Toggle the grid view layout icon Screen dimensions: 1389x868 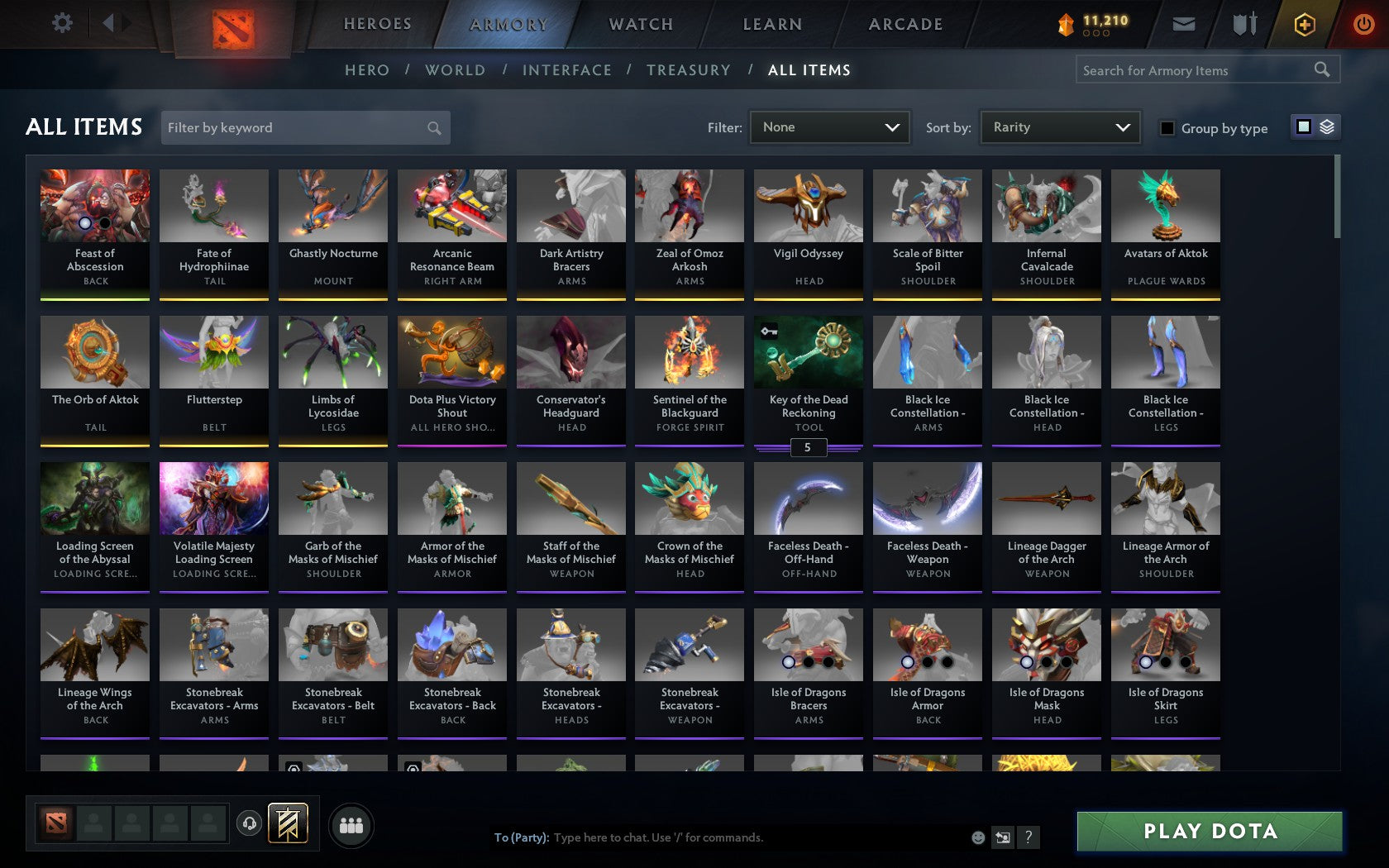click(1303, 127)
